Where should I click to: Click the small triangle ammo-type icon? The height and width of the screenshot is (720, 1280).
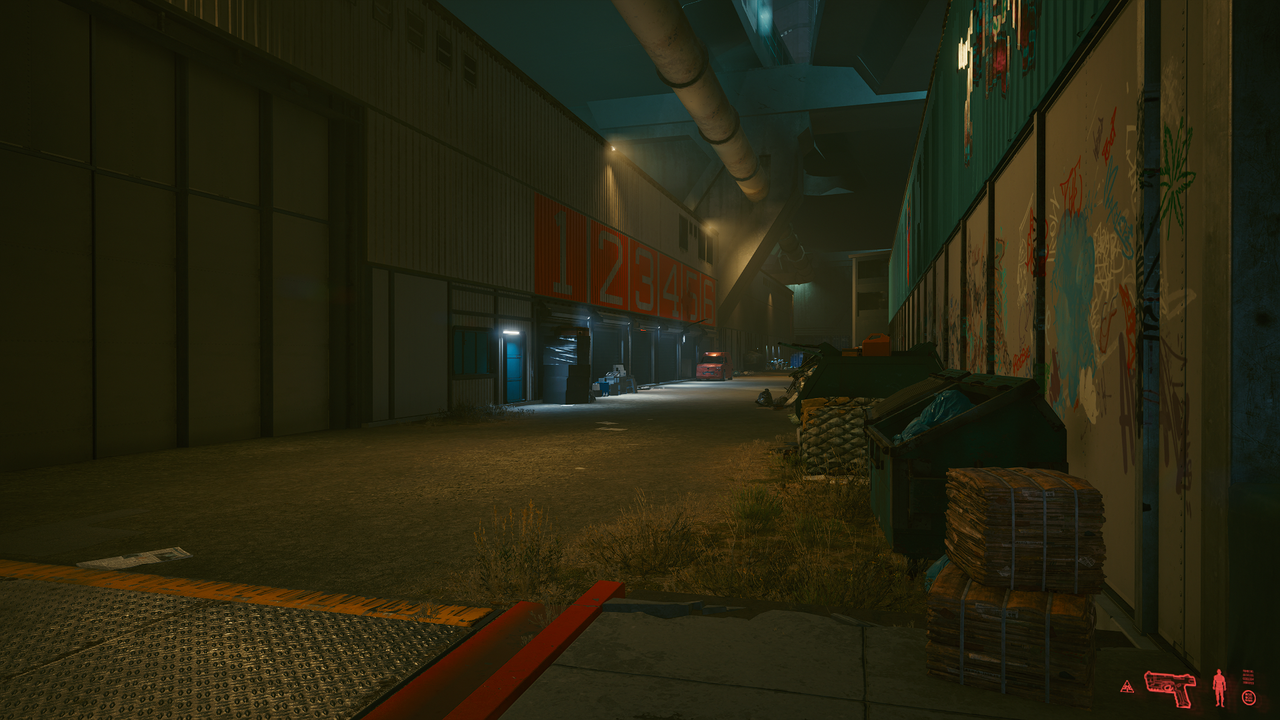tap(1127, 688)
